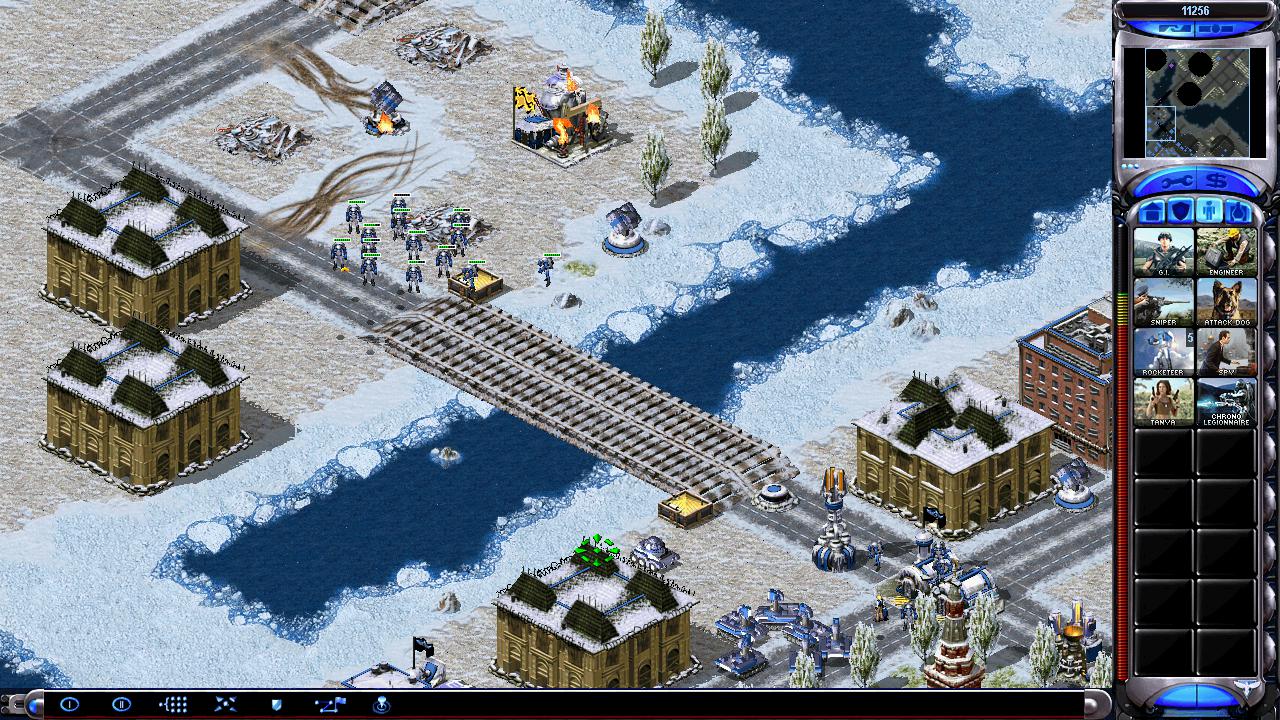
Task: Toggle waypoint planning mode with flag icon
Action: 330,704
